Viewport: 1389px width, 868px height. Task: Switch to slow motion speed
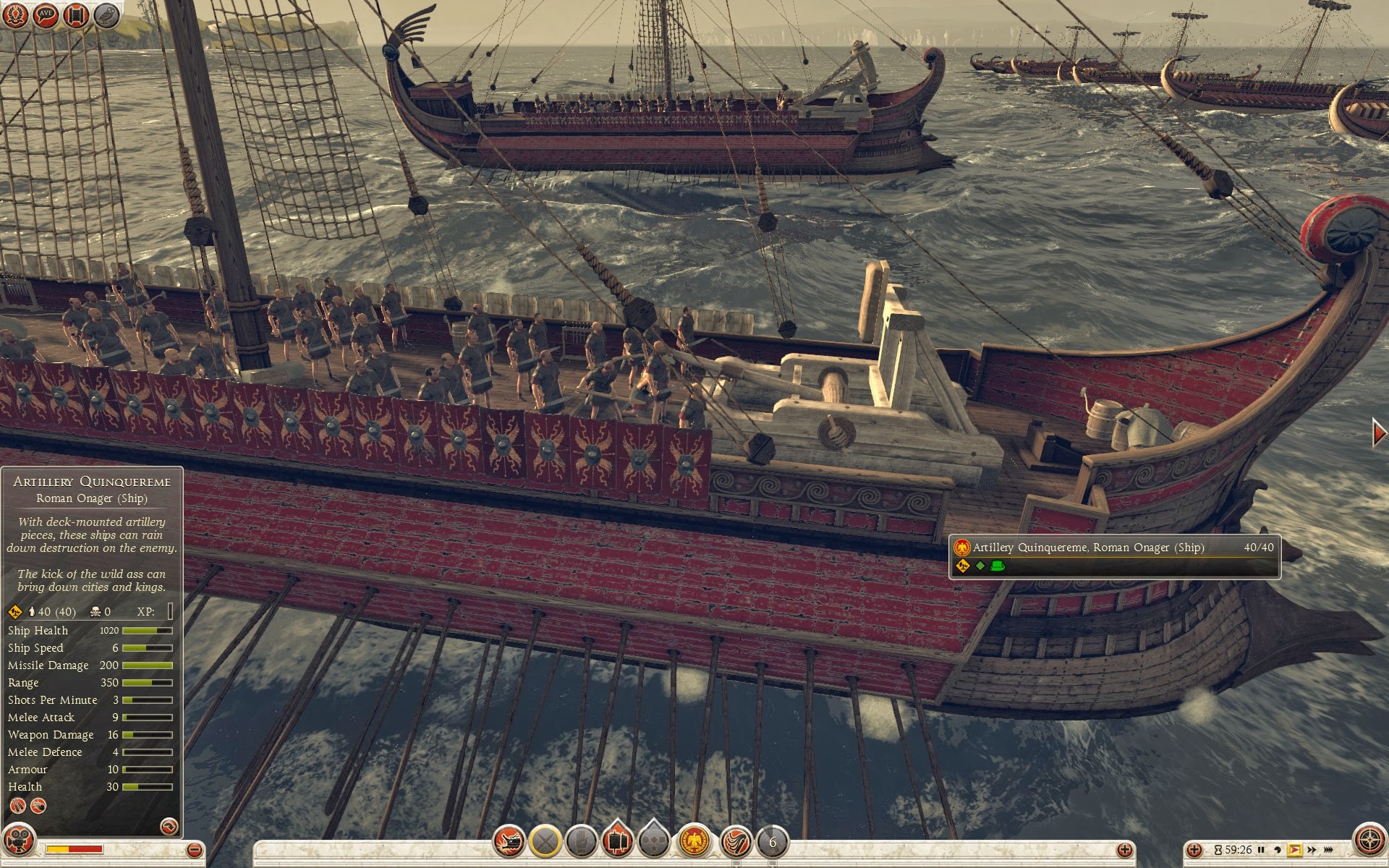(1278, 850)
